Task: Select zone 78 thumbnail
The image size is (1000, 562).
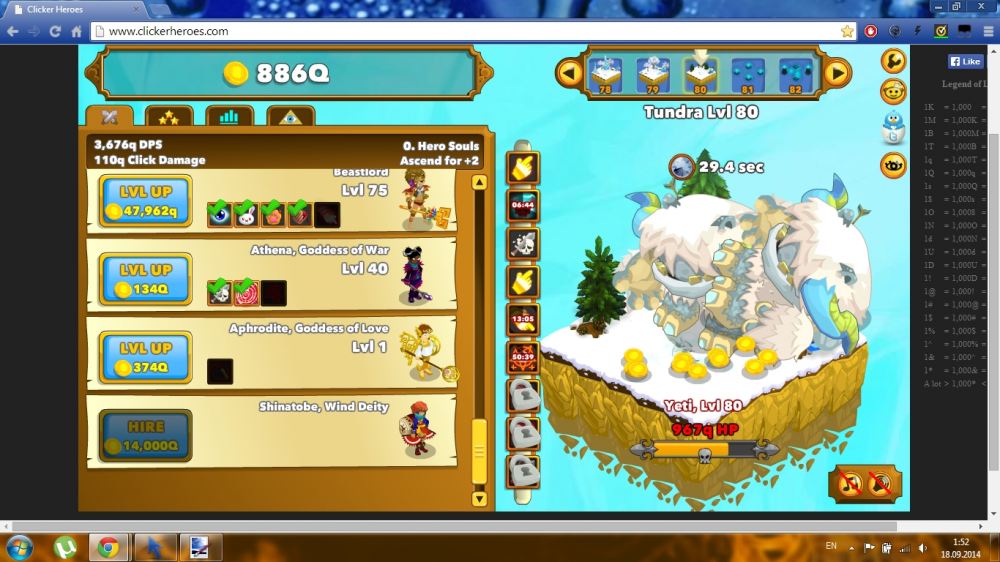Action: click(605, 74)
